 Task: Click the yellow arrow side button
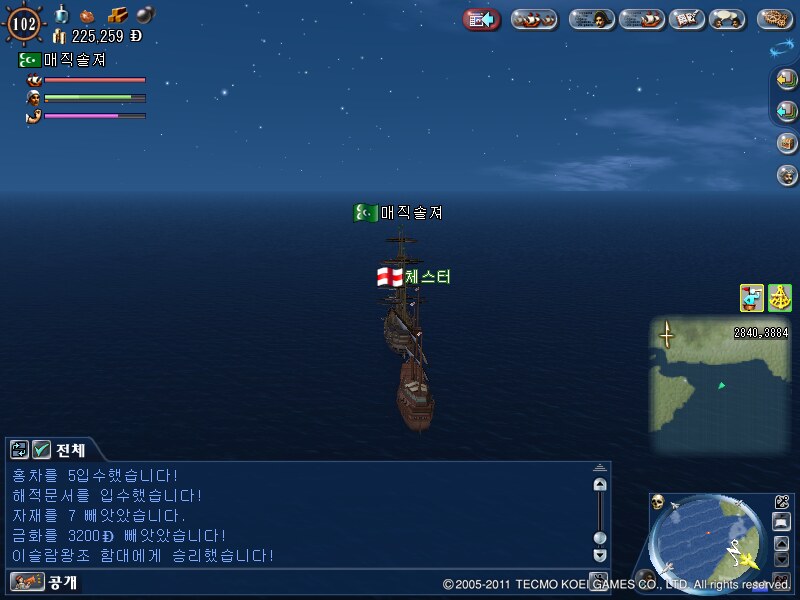(x=787, y=79)
